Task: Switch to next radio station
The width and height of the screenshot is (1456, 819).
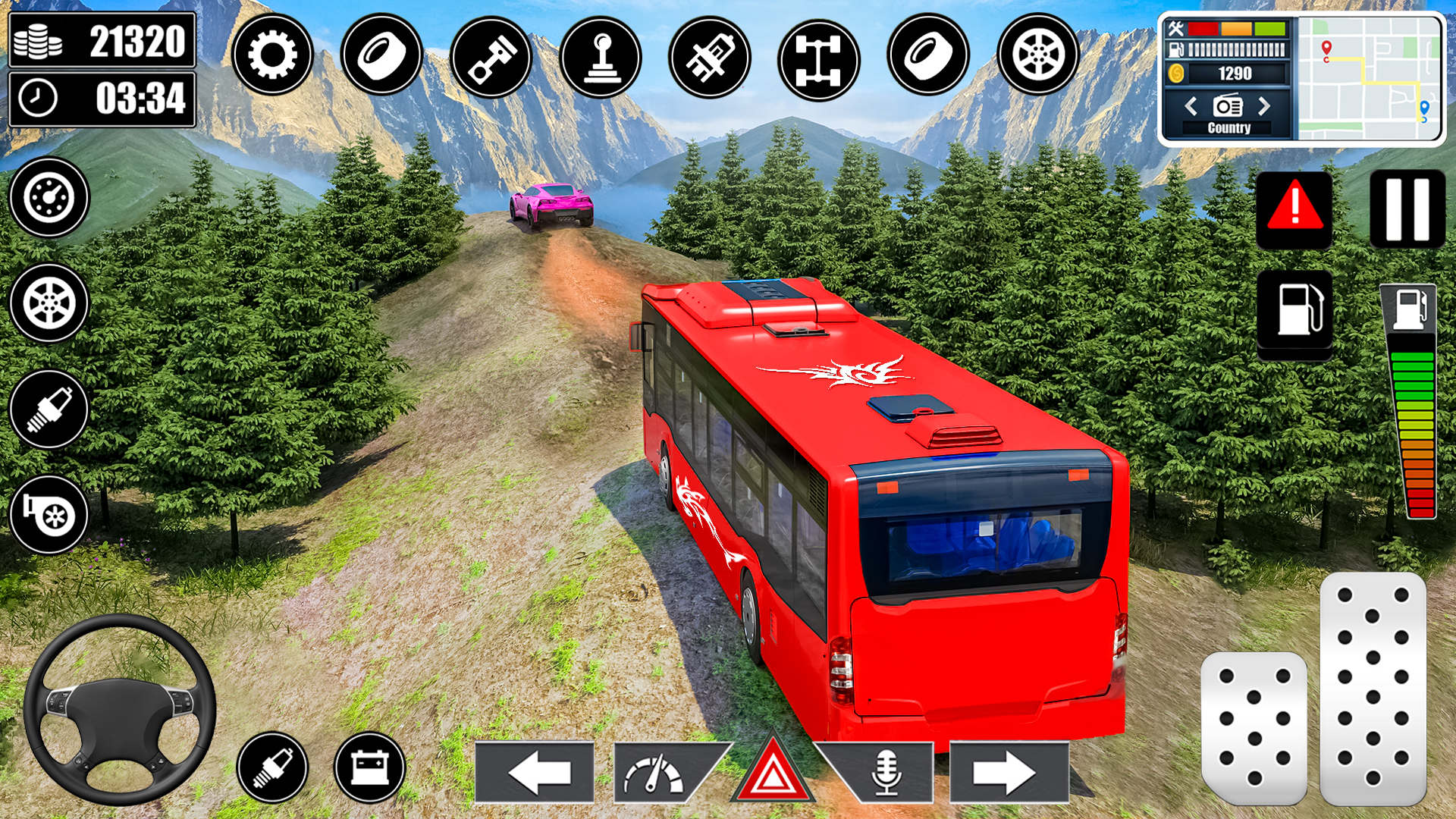Action: click(x=1264, y=105)
